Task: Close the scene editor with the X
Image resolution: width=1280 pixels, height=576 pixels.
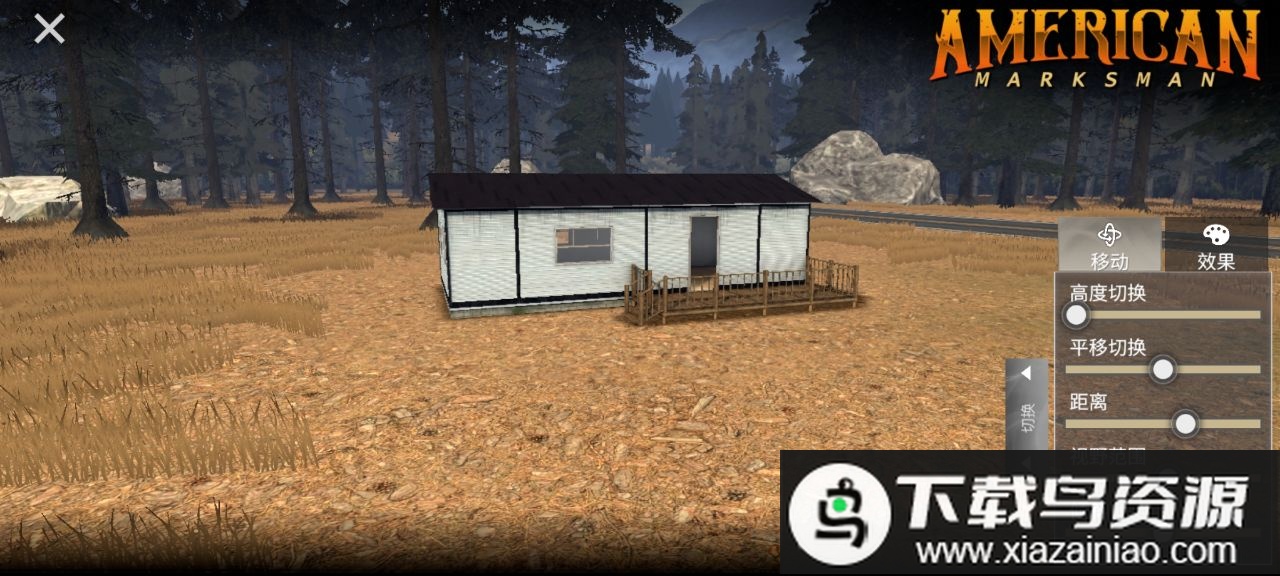Action: coord(49,29)
